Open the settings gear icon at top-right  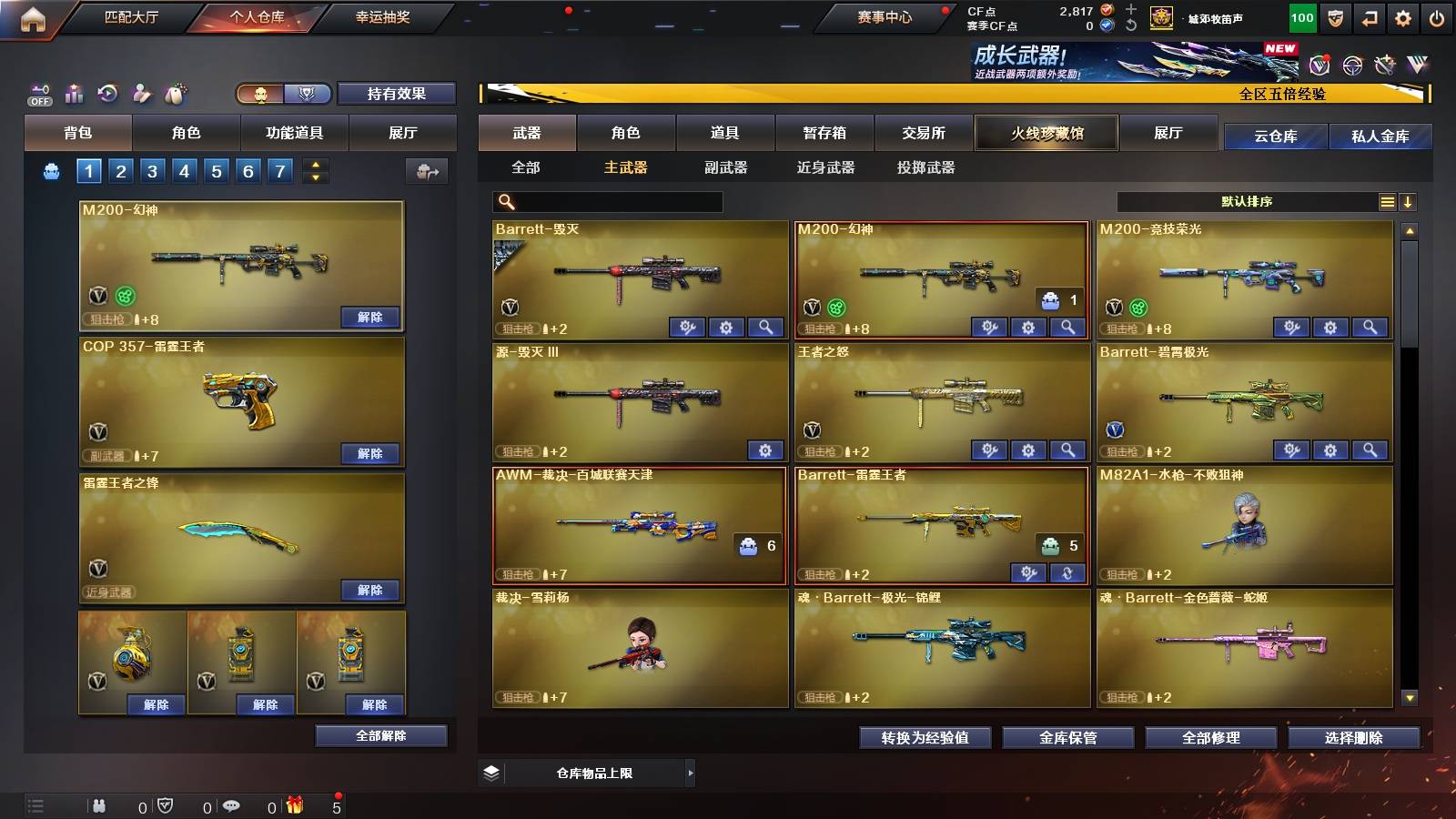coord(1404,16)
